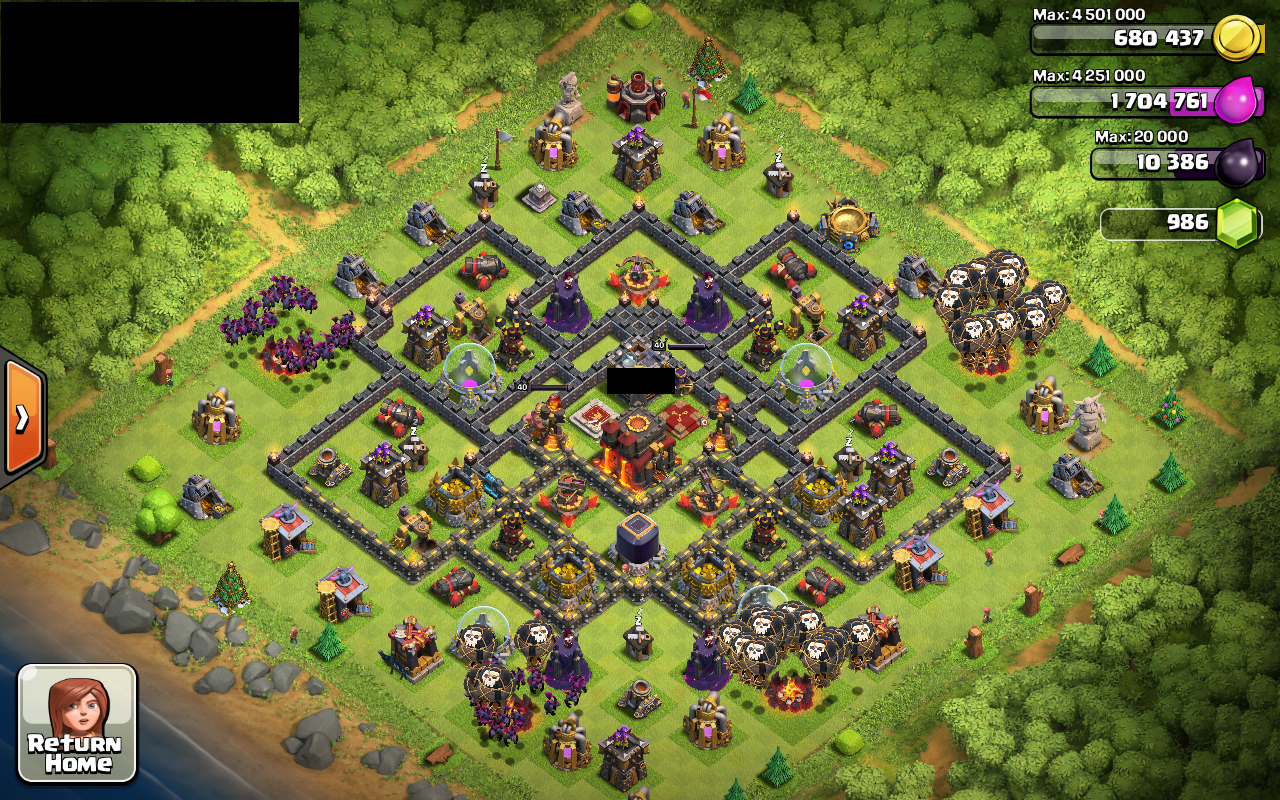
Task: Expand the left side panel with orange arrow
Action: (22, 415)
